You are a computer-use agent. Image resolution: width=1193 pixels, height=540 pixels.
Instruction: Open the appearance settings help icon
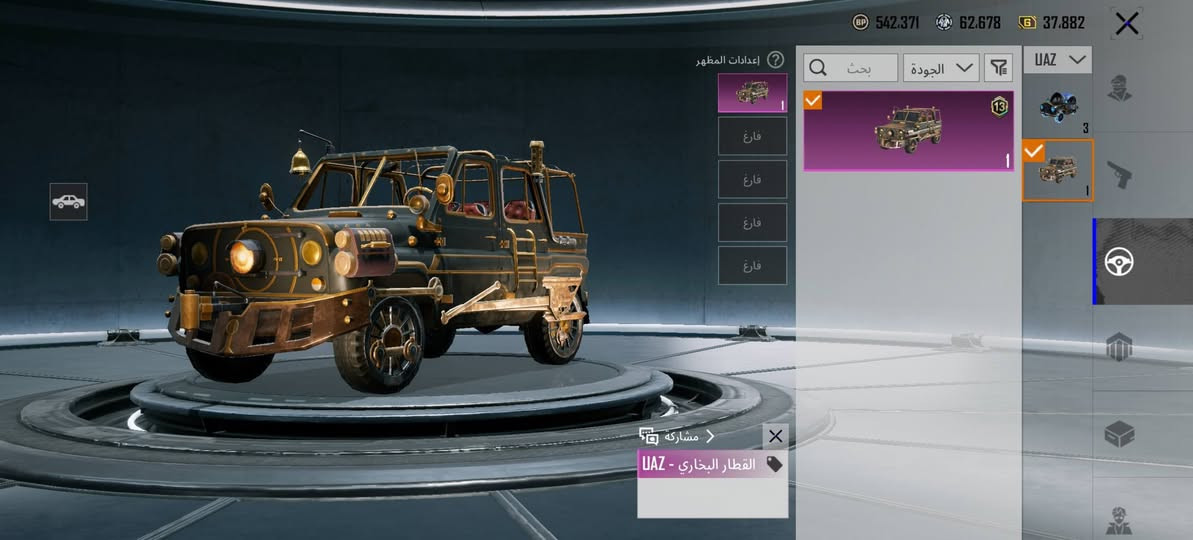(x=775, y=60)
